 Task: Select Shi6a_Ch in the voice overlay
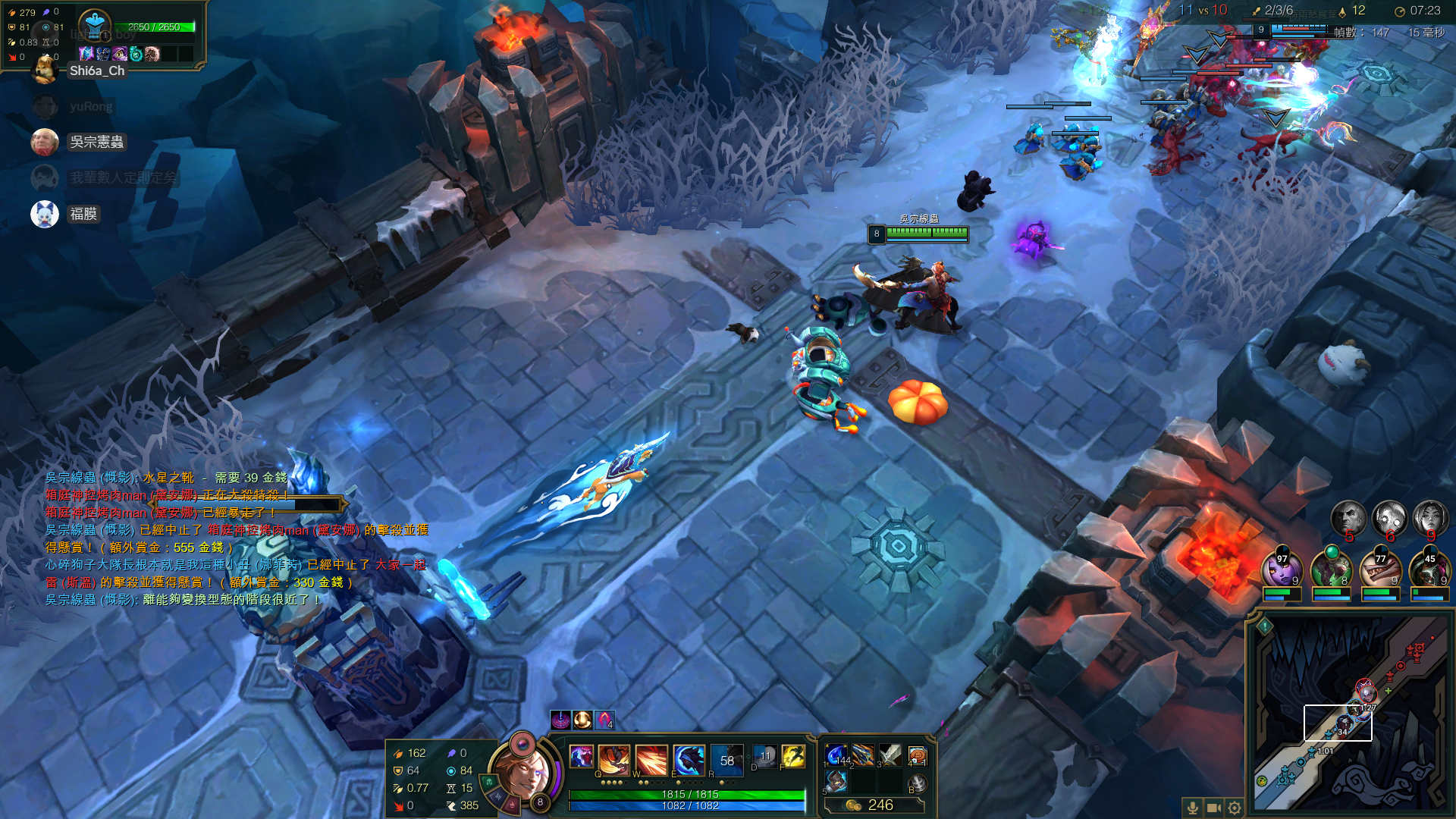coord(96,71)
